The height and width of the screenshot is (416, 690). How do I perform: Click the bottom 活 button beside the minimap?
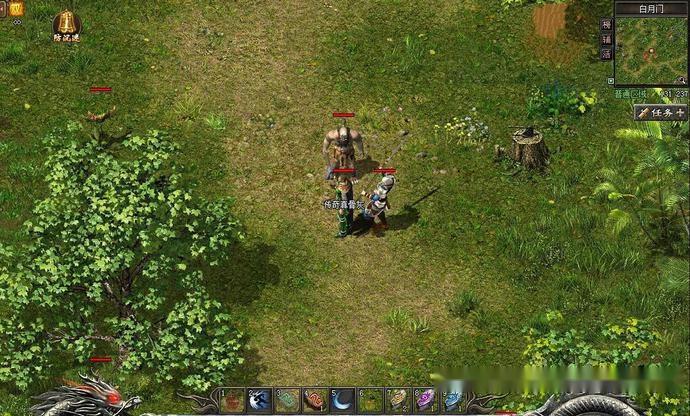tap(606, 55)
